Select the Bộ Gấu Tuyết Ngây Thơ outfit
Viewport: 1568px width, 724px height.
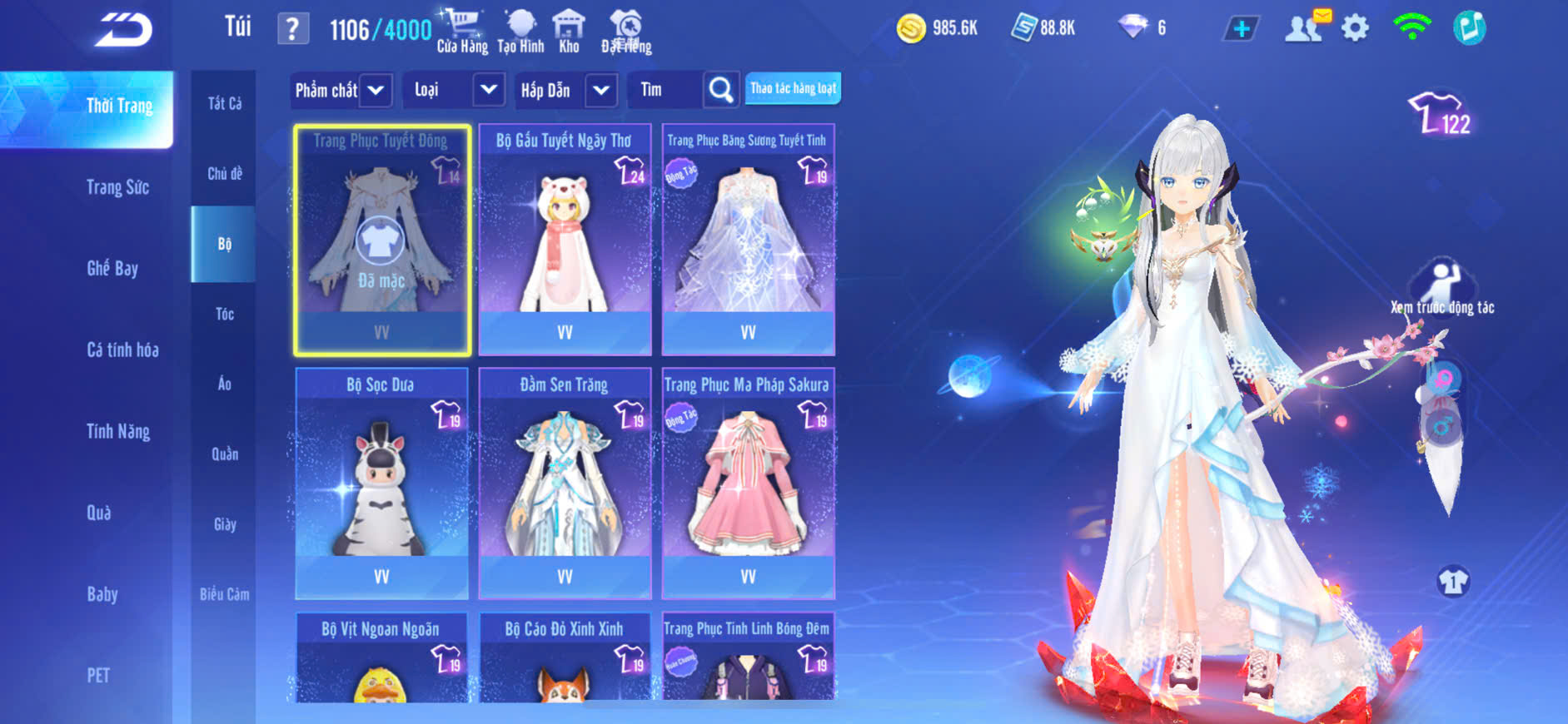565,239
